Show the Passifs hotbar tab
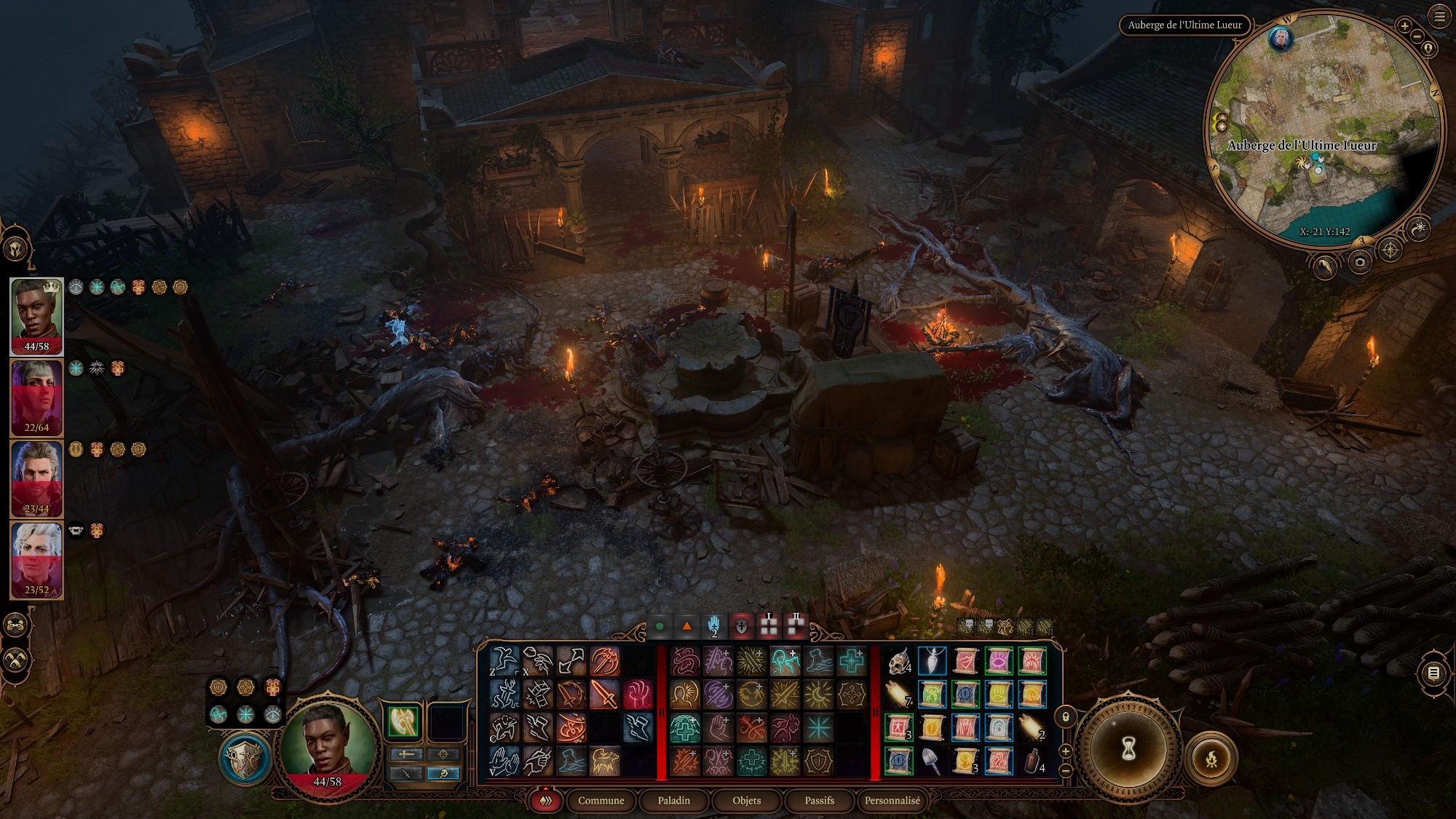Screen dimensions: 1456x819 (819, 800)
